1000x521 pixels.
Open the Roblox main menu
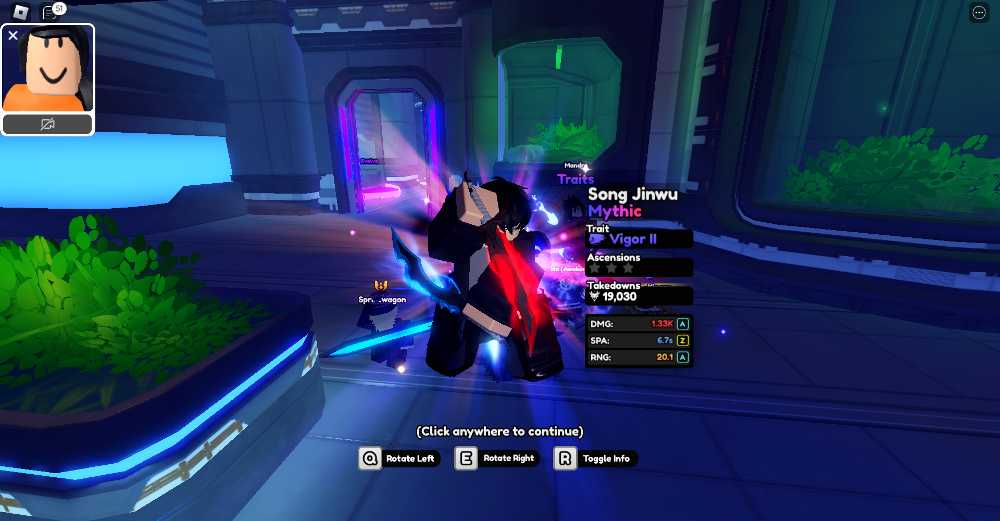point(20,12)
